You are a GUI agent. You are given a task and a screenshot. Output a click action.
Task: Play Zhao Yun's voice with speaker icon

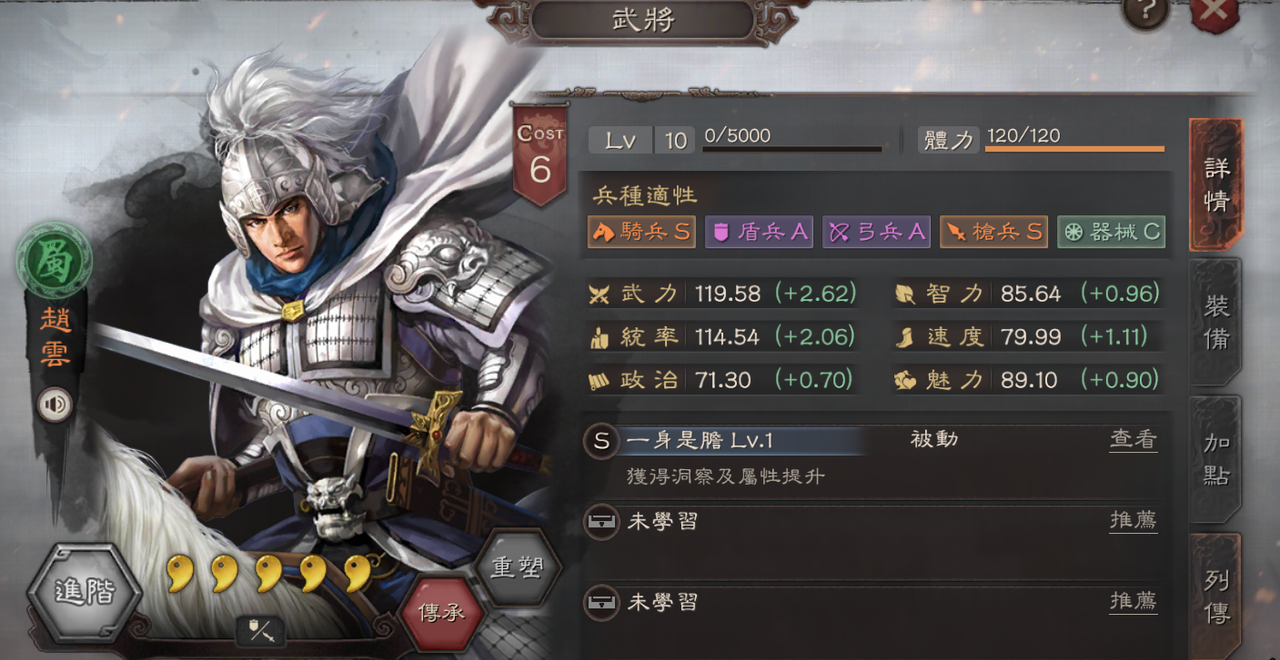55,404
